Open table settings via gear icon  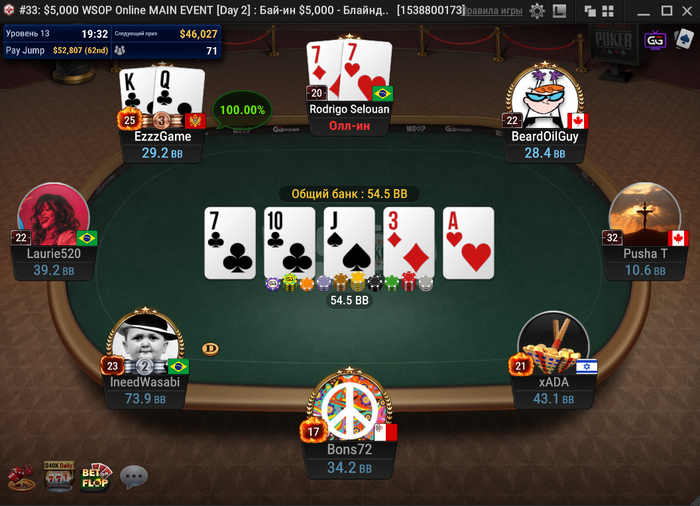537,11
